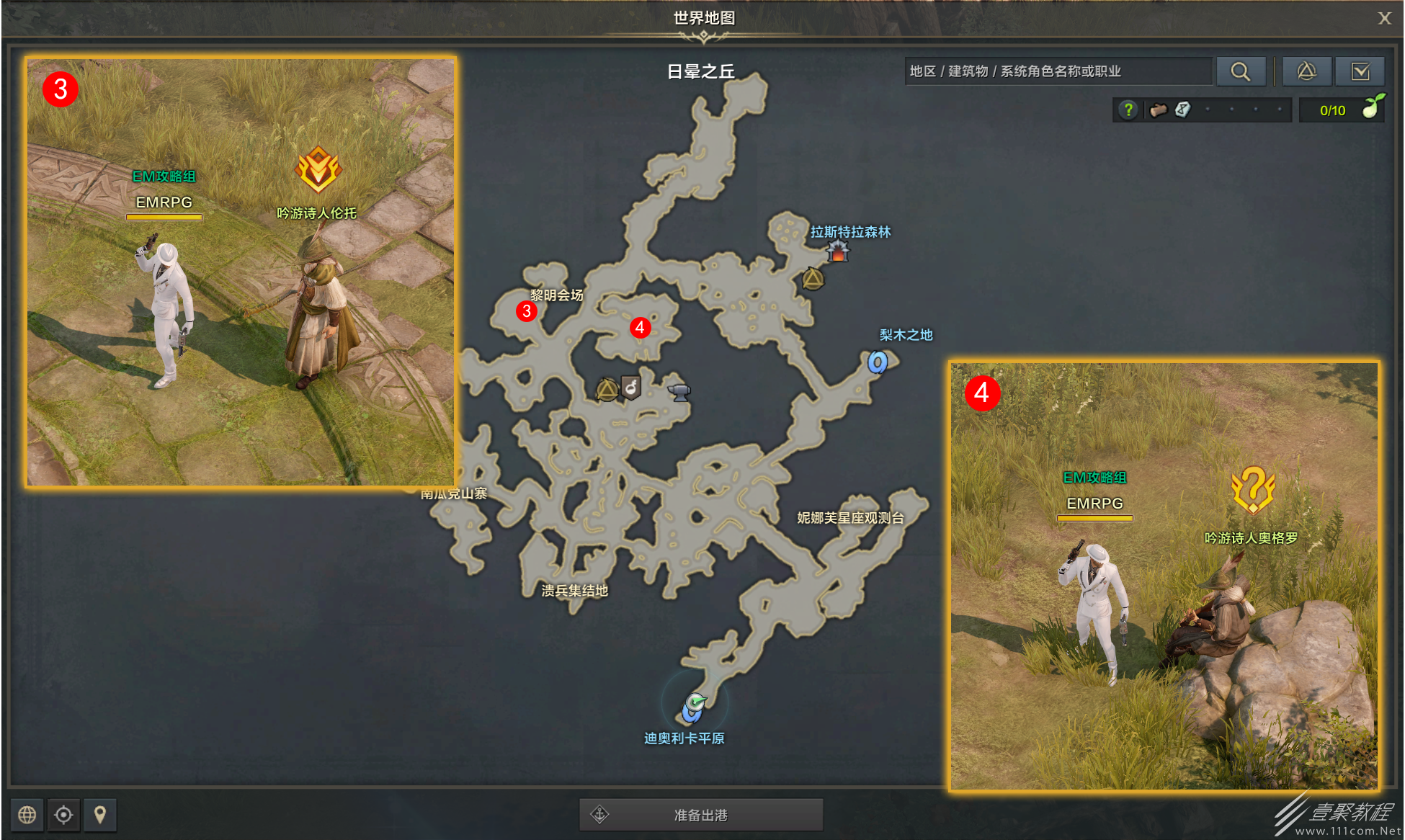The width and height of the screenshot is (1405, 840).
Task: Choose the 迪奥利卡平原 exit portal marker
Action: point(693,707)
